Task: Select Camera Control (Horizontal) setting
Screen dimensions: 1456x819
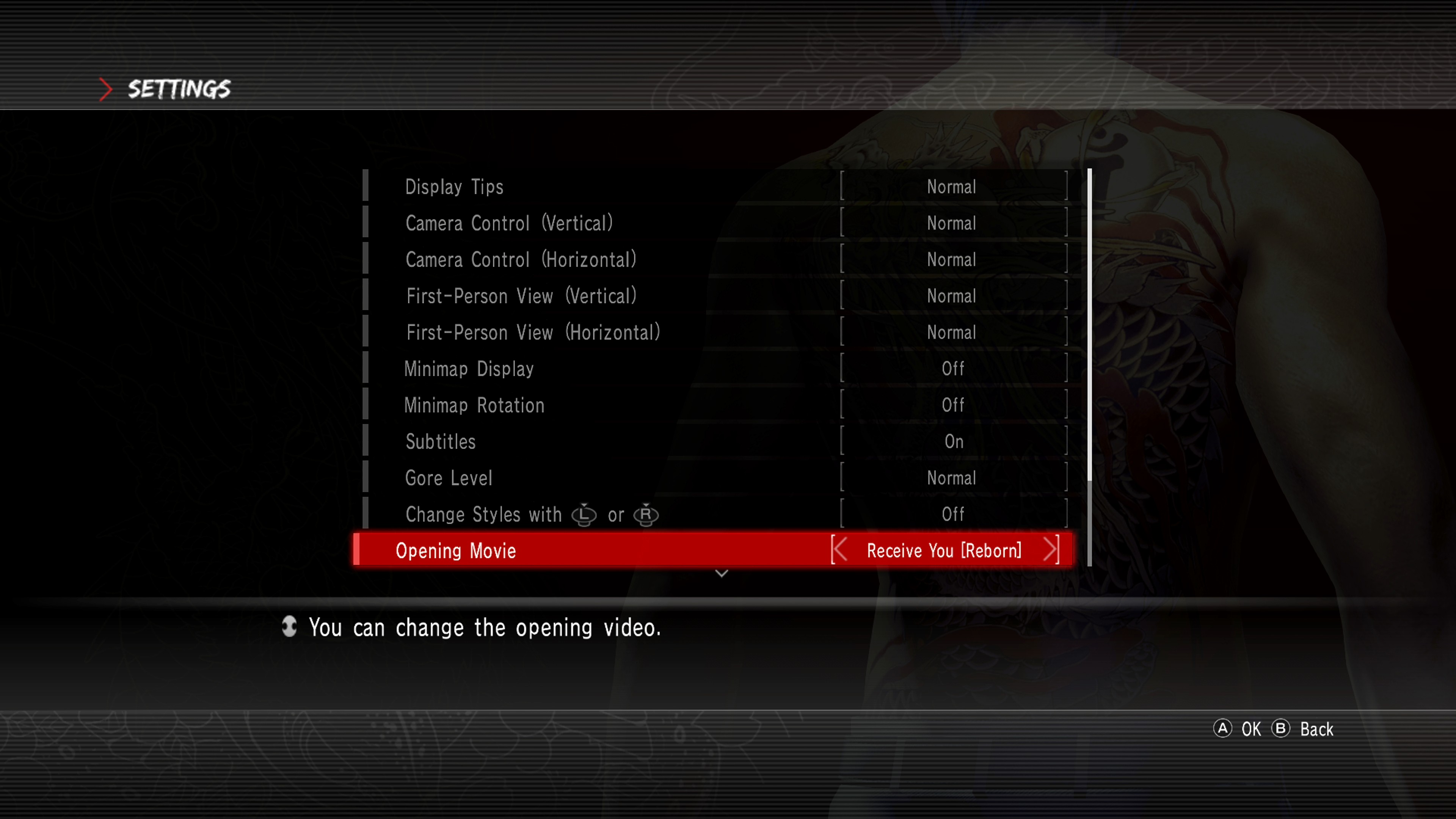Action: [x=521, y=259]
